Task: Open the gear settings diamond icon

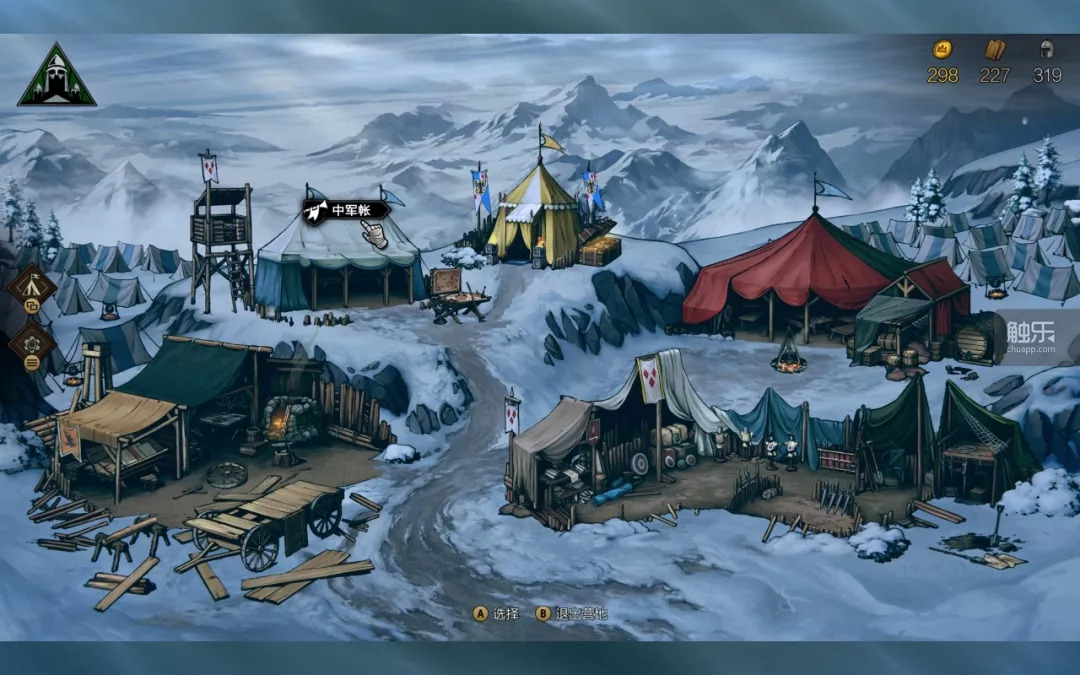Action: click(31, 343)
